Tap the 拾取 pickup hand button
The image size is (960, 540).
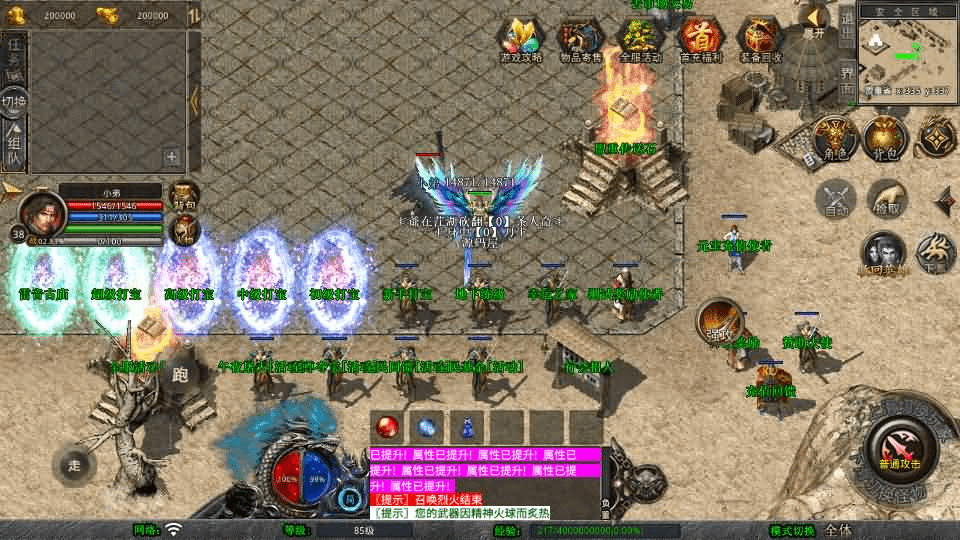(886, 198)
